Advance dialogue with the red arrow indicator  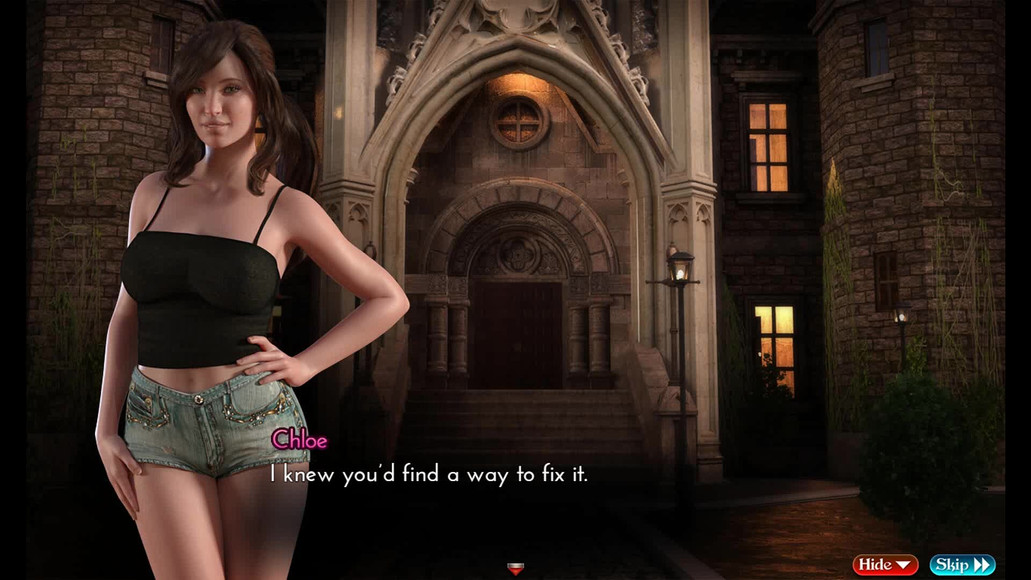click(516, 568)
